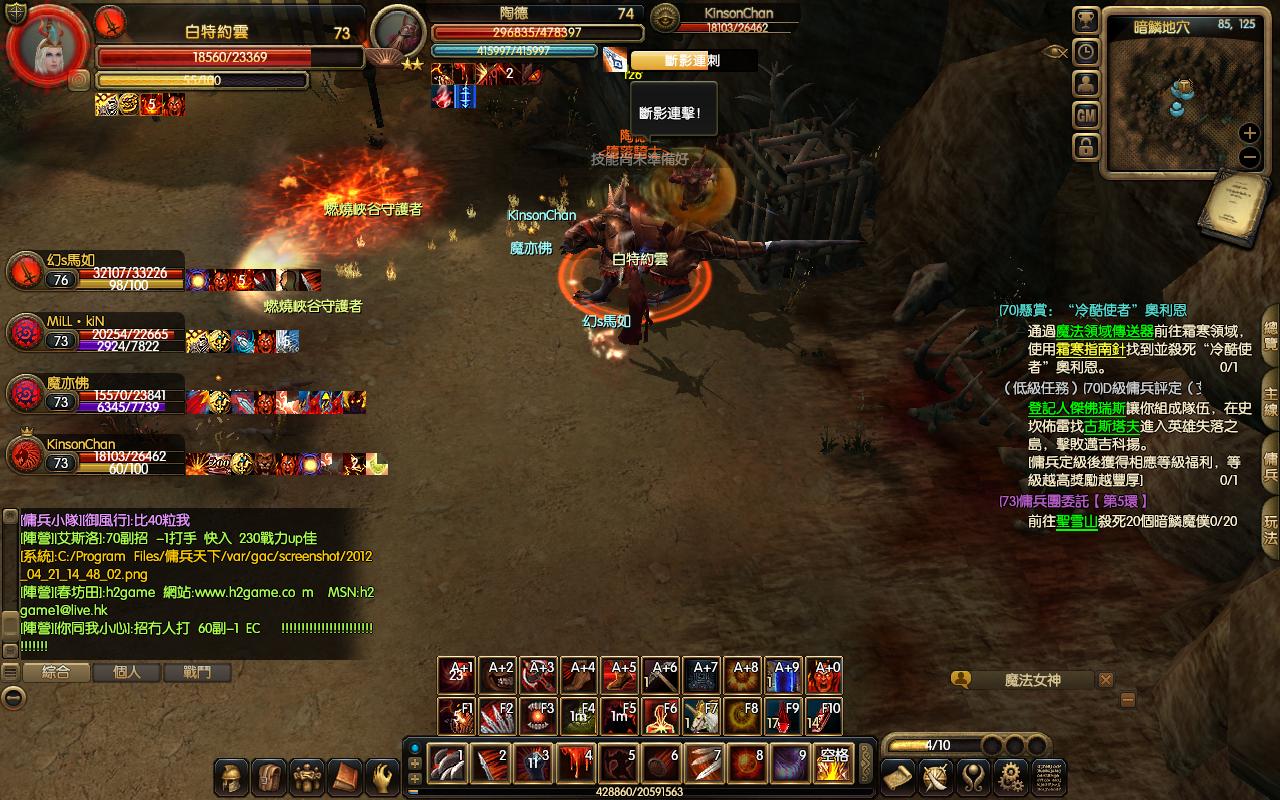Click the 聖雪山 quest location link
The image size is (1280, 800).
tap(1076, 521)
